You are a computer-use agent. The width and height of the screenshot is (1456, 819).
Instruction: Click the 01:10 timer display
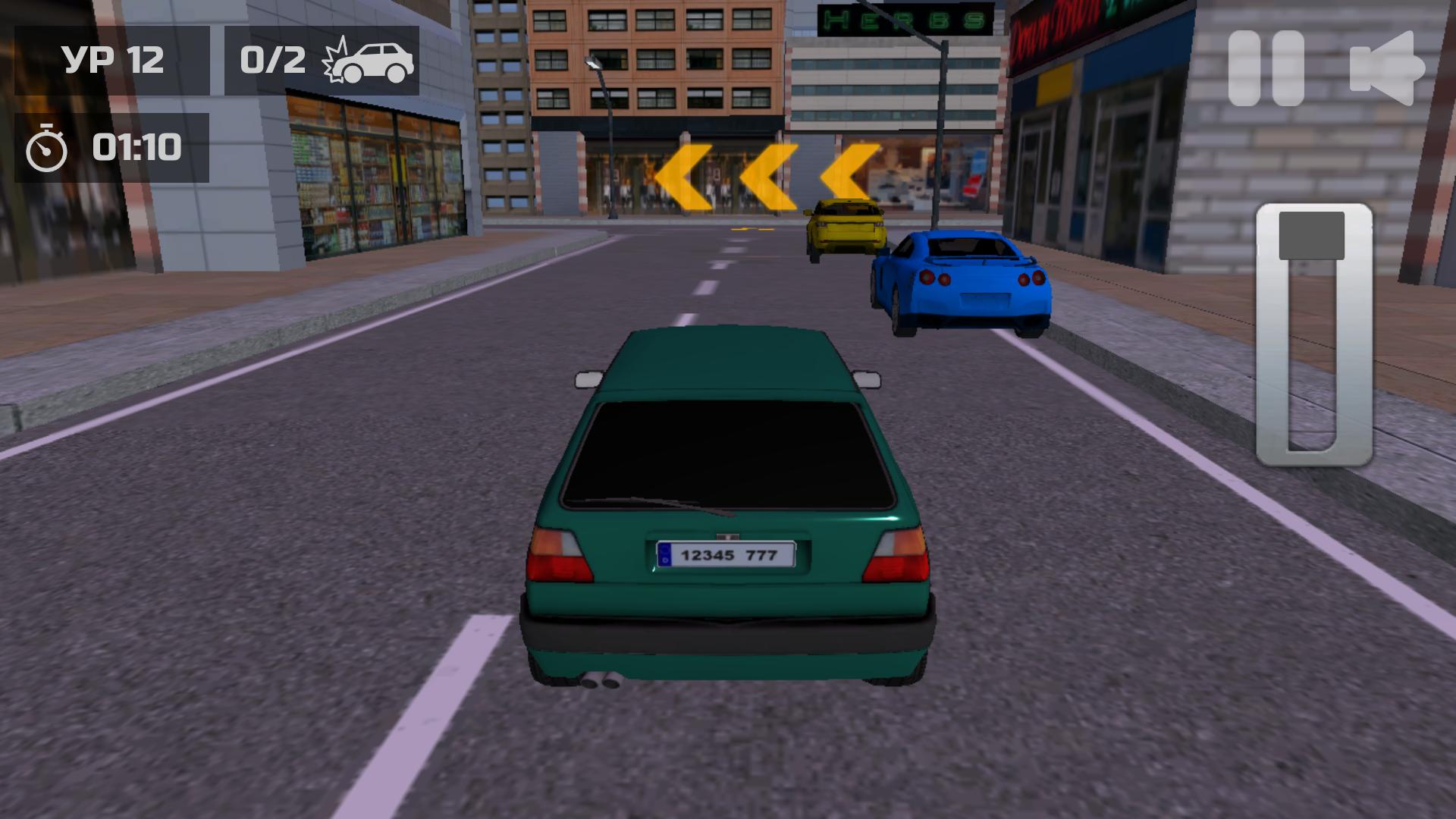[136, 146]
